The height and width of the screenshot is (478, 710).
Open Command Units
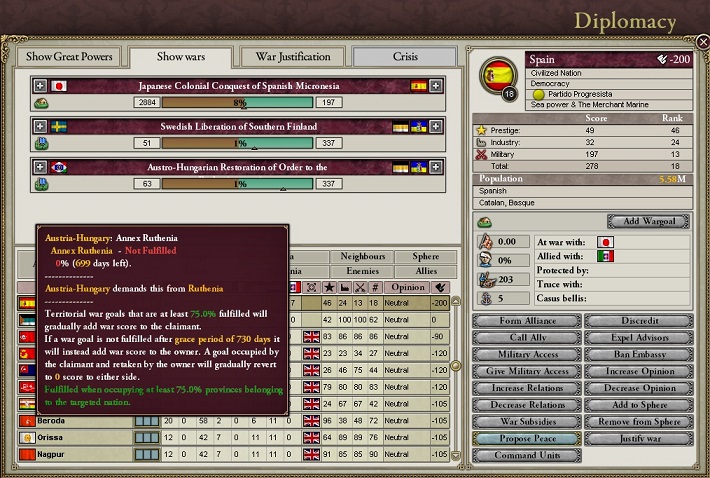point(526,456)
